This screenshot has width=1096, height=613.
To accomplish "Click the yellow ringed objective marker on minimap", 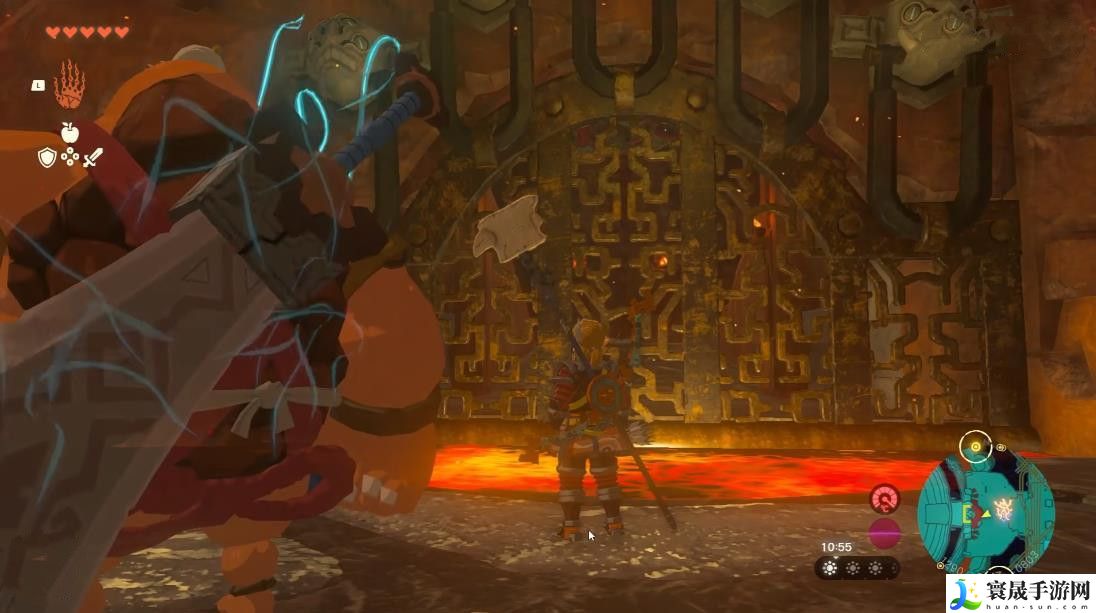I will point(973,446).
